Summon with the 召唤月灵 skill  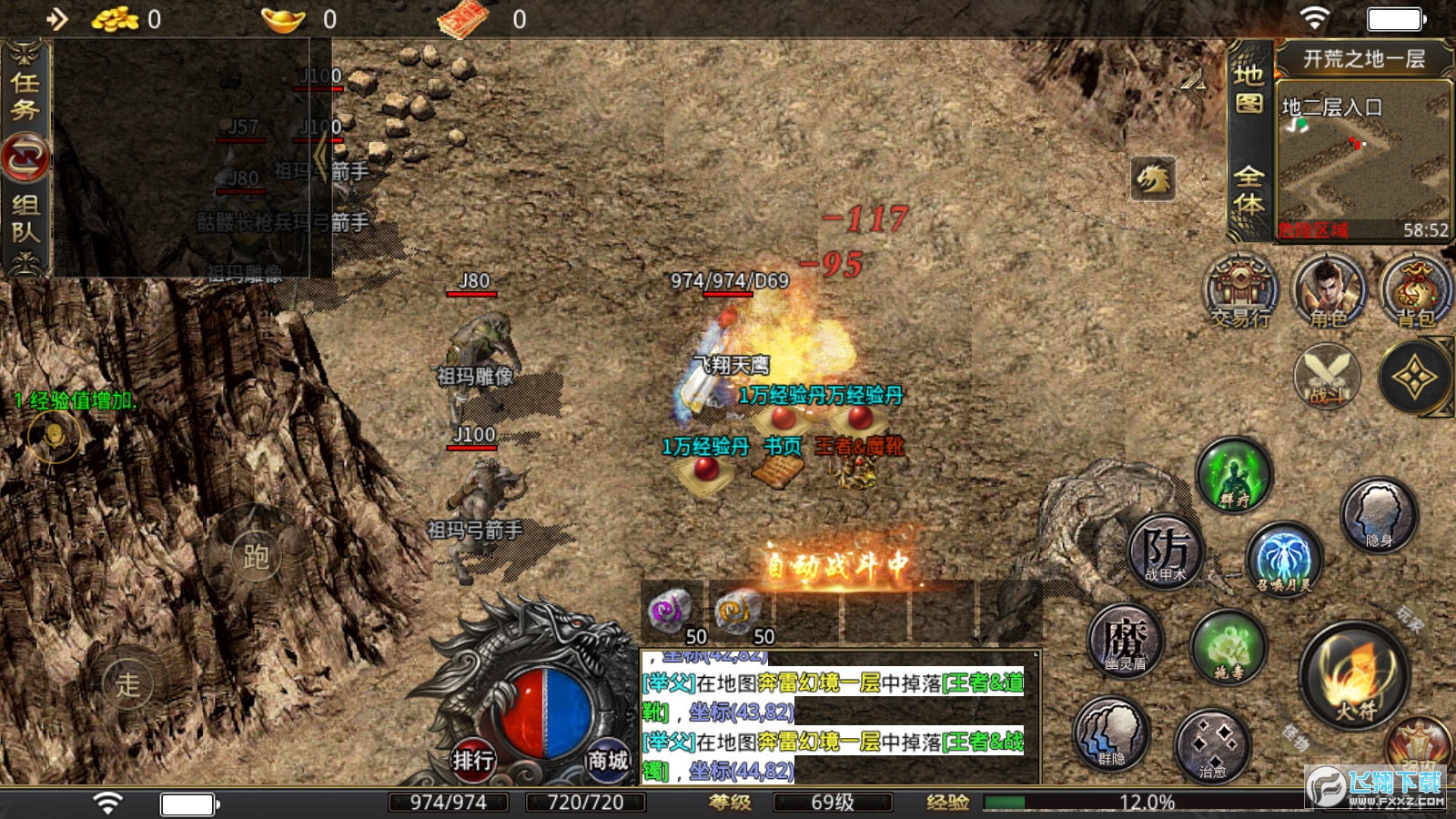(x=1283, y=558)
